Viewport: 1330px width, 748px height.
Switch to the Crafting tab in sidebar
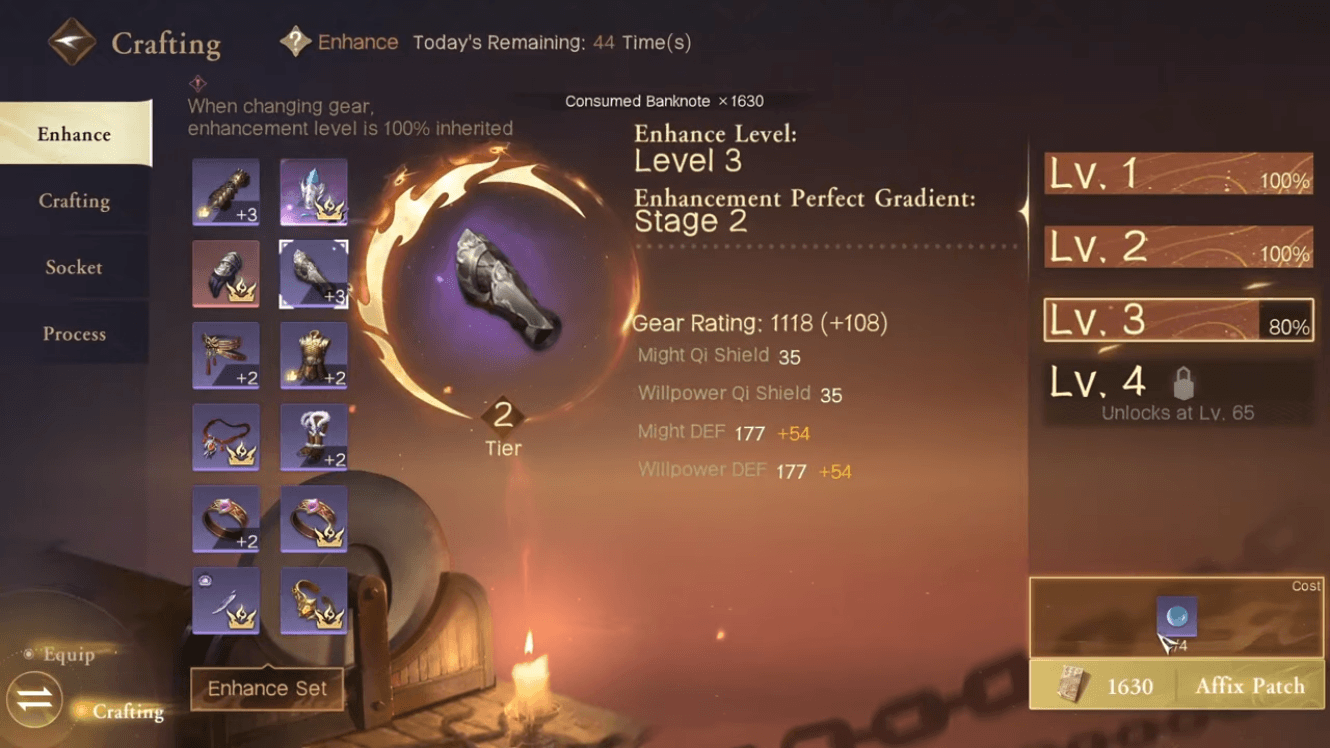74,201
